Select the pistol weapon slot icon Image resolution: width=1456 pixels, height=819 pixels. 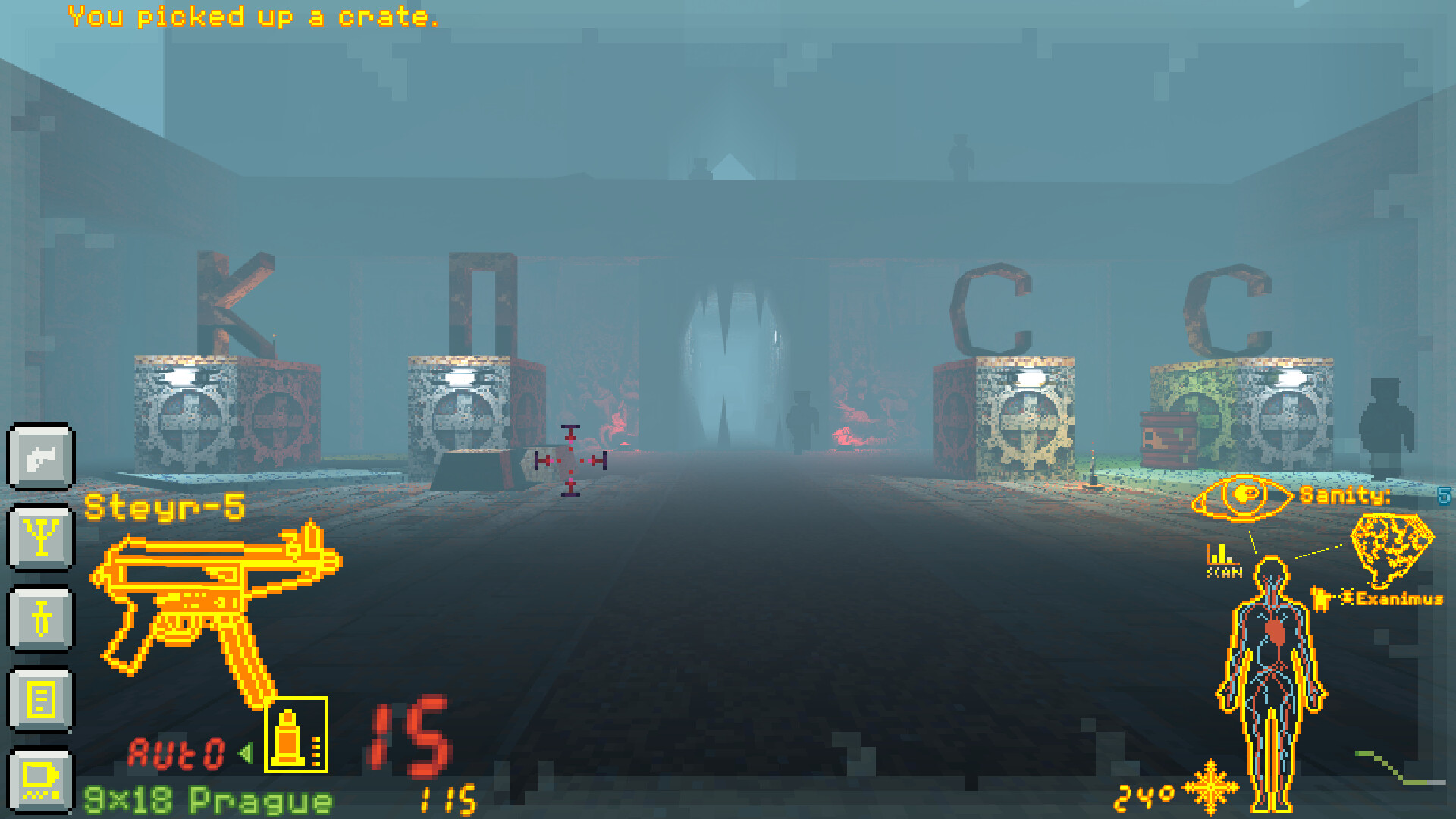tap(42, 457)
